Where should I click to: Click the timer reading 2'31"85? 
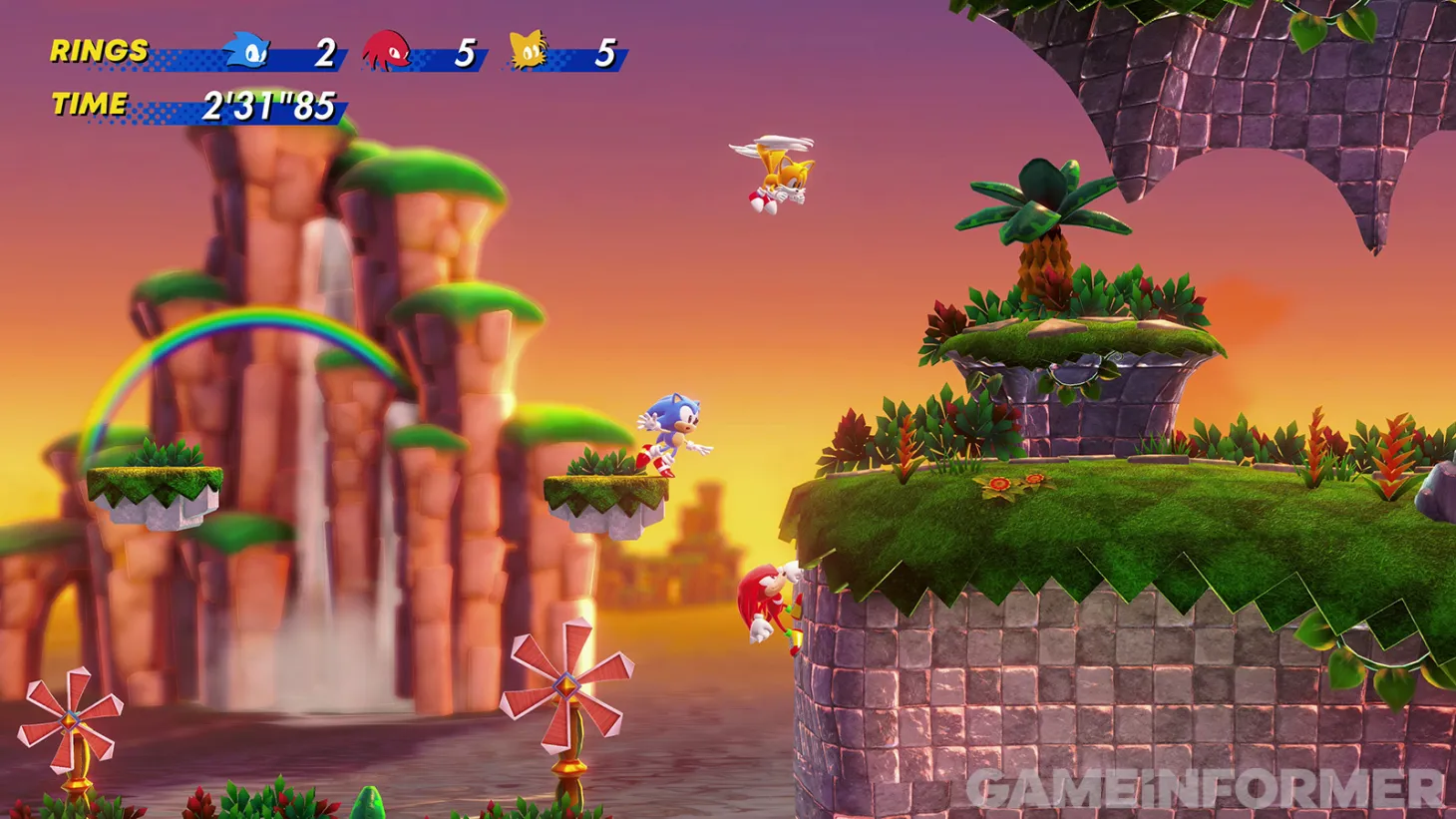[269, 102]
